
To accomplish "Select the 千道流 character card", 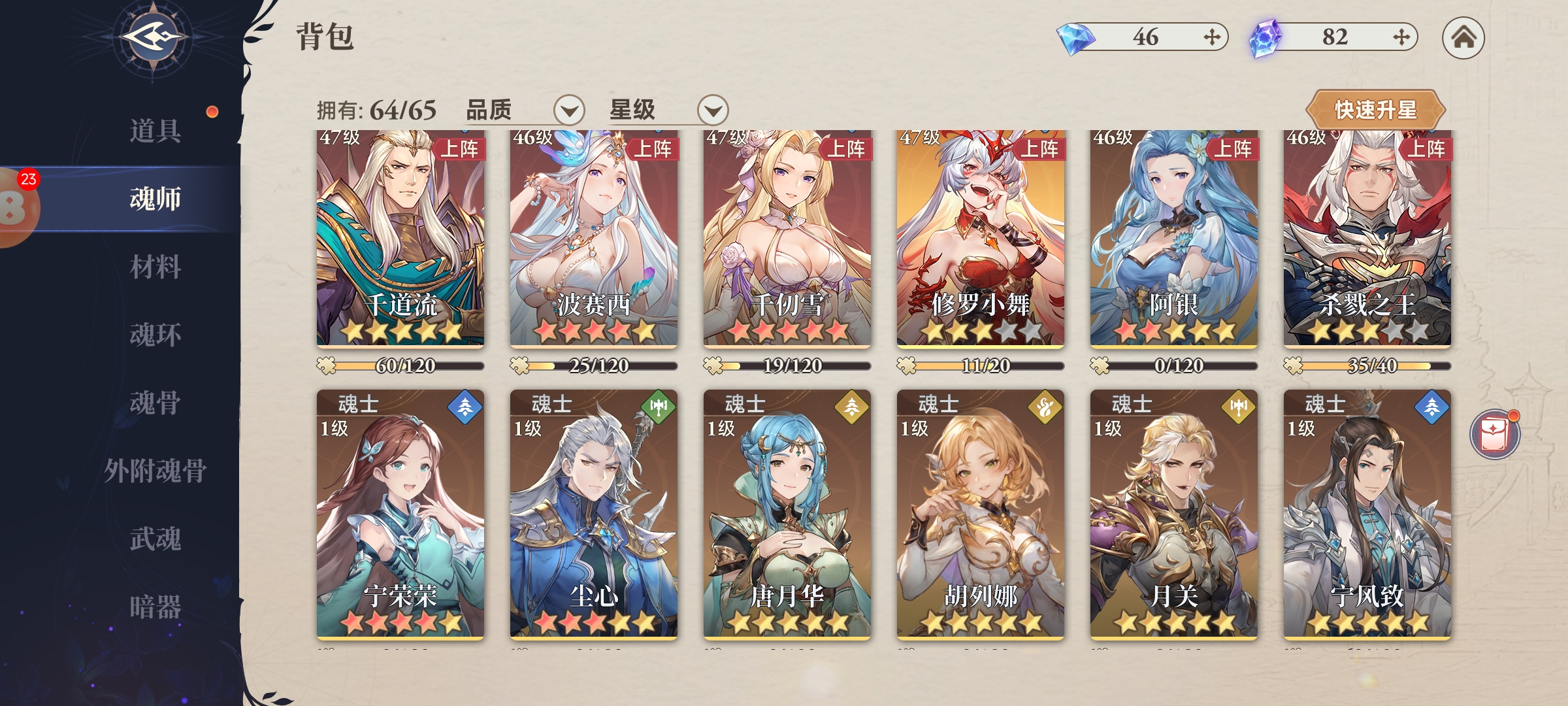I will click(400, 239).
